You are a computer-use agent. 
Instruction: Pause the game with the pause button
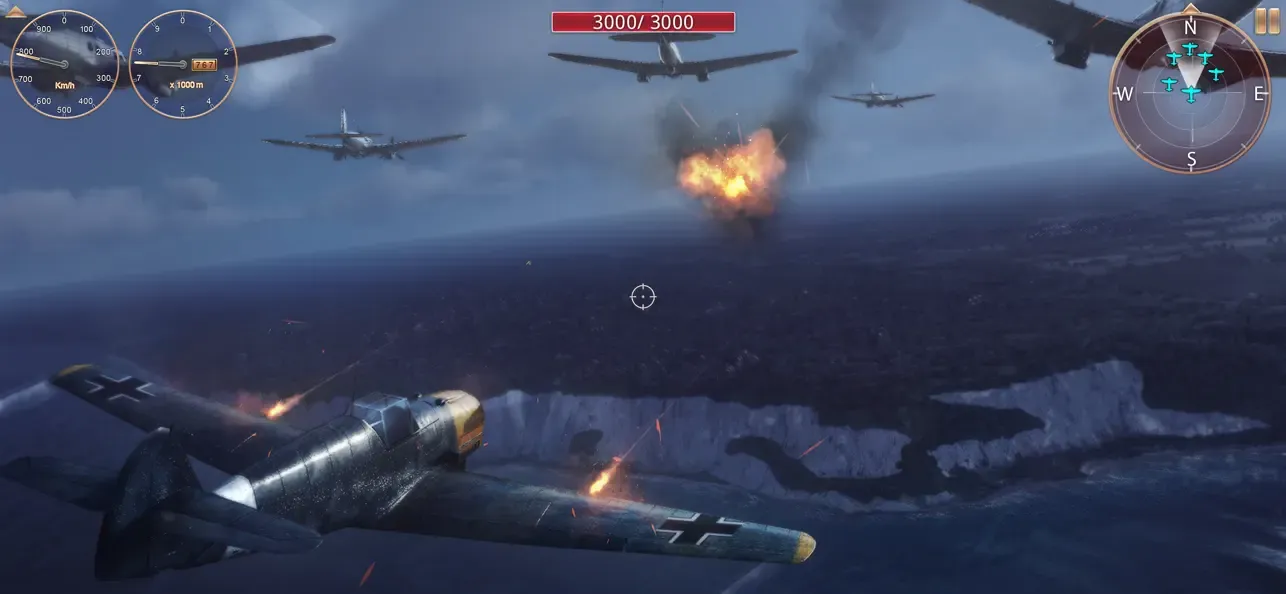point(1267,21)
